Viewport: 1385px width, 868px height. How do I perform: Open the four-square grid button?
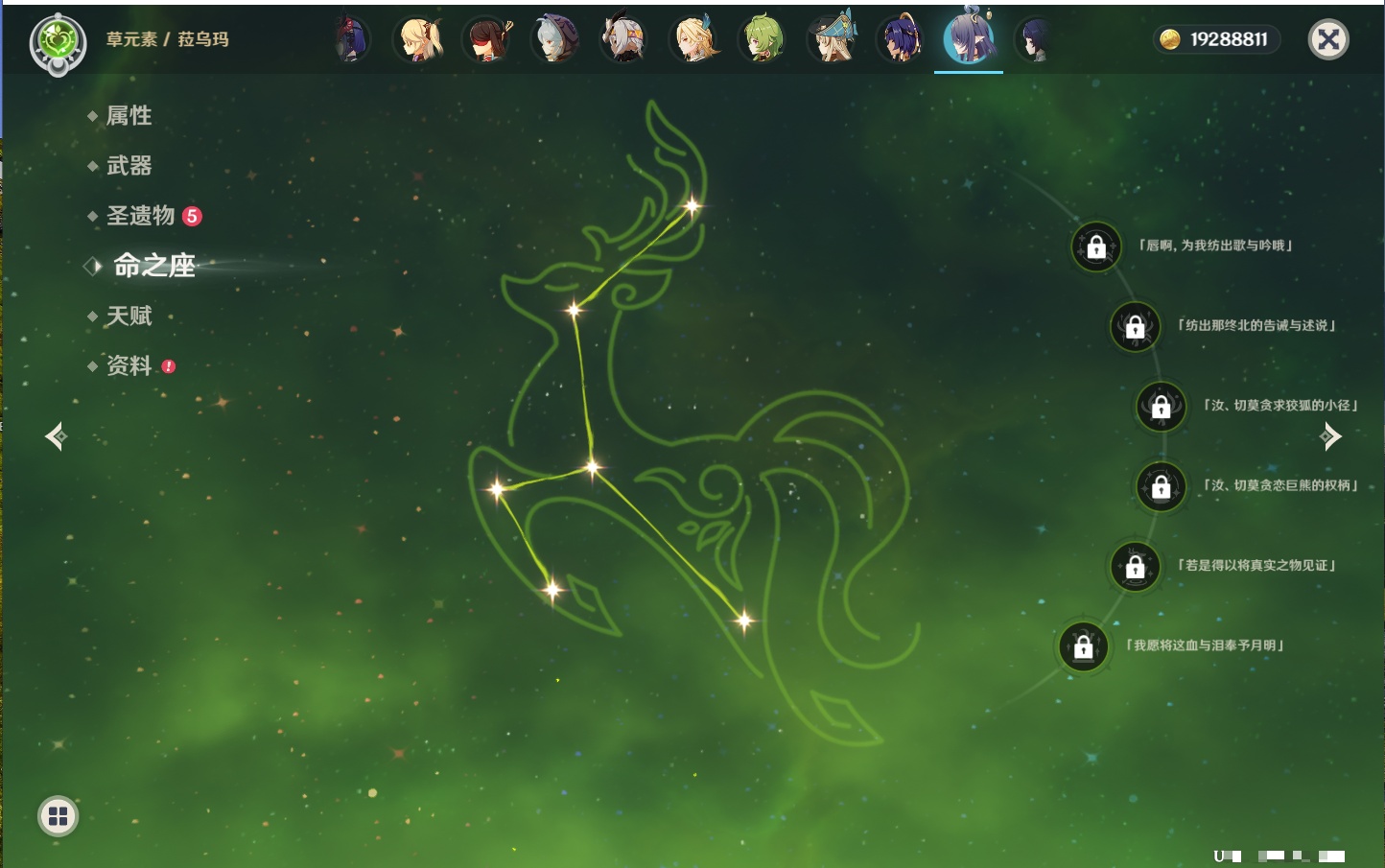(58, 816)
